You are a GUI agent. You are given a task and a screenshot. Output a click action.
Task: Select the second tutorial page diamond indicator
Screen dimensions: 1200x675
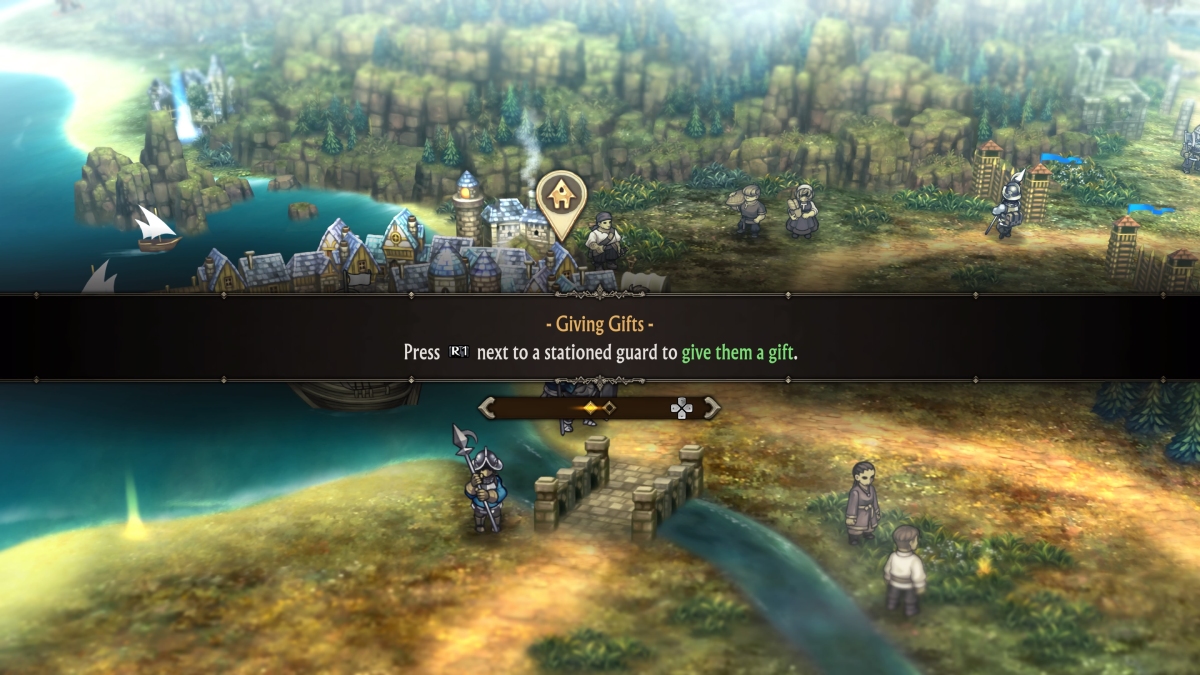[x=609, y=408]
